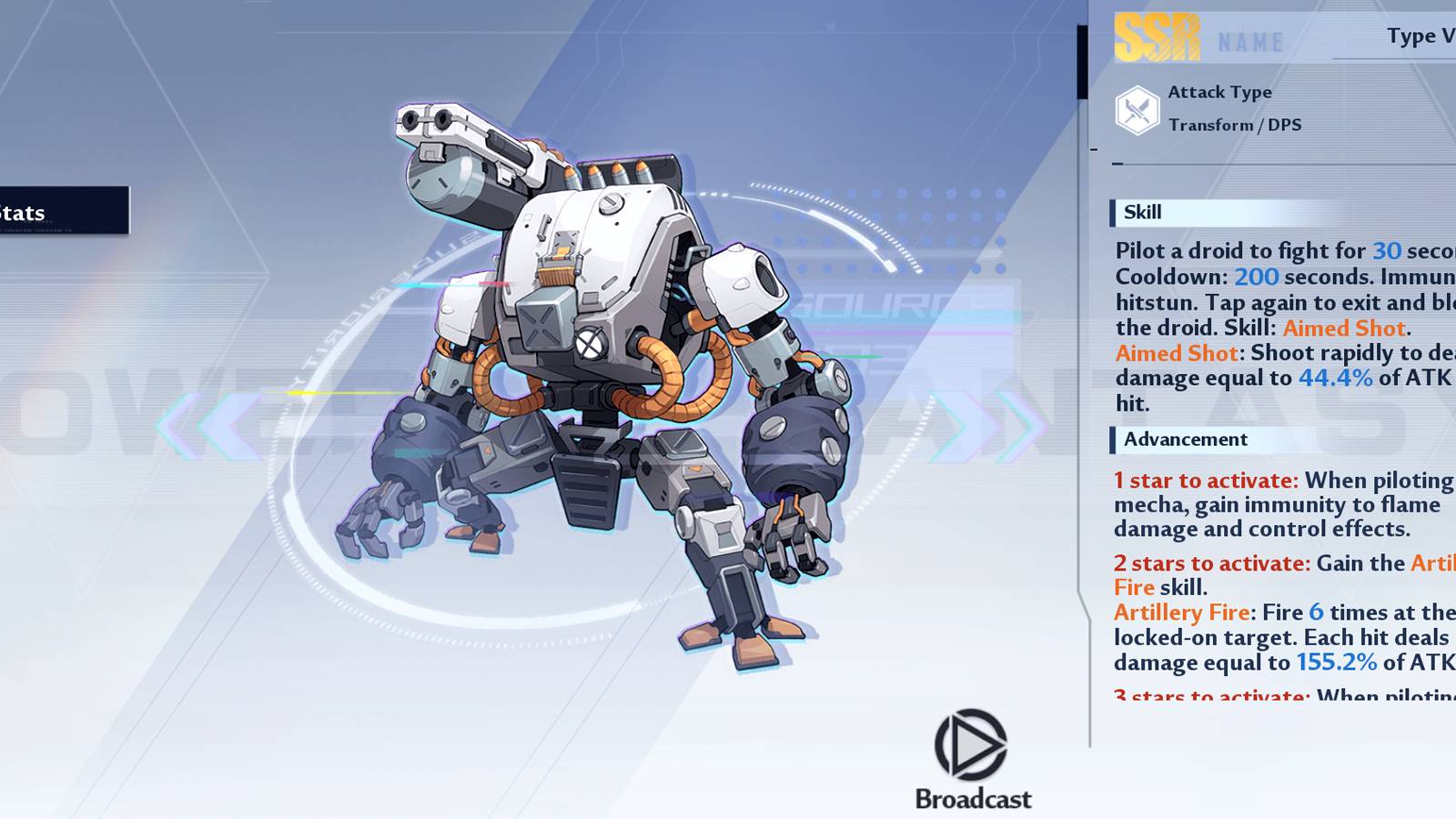Click the NAME placeholder field

point(1249,40)
